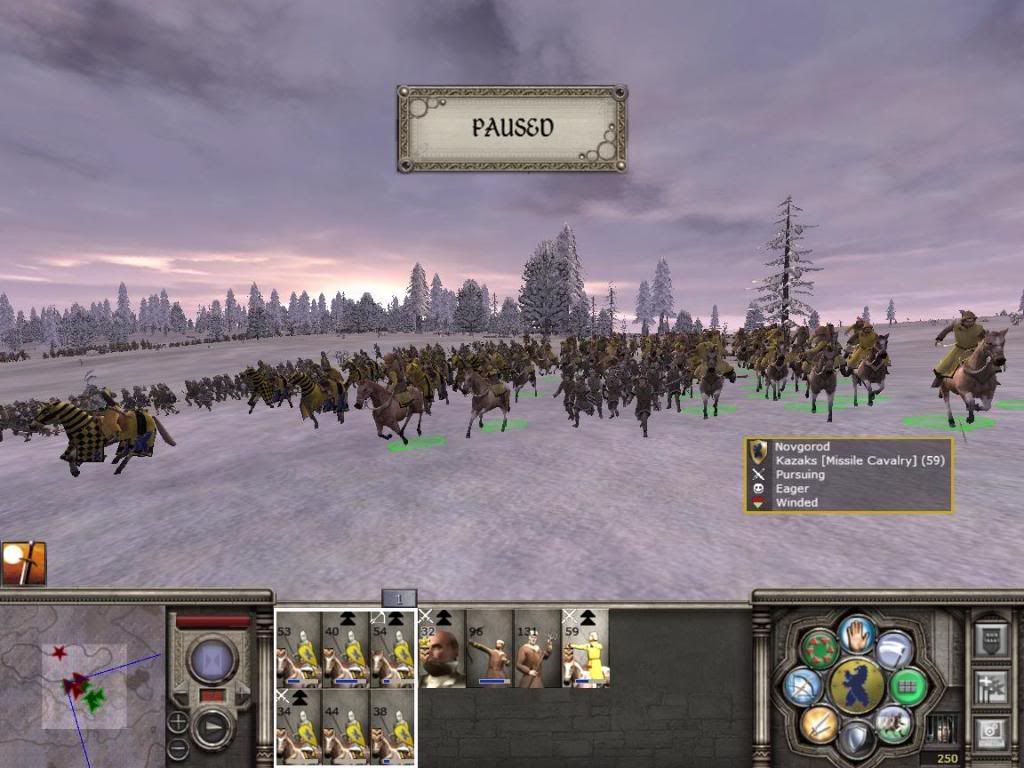Select the cavalry card with 53 men
This screenshot has height=768, width=1024.
tap(298, 649)
